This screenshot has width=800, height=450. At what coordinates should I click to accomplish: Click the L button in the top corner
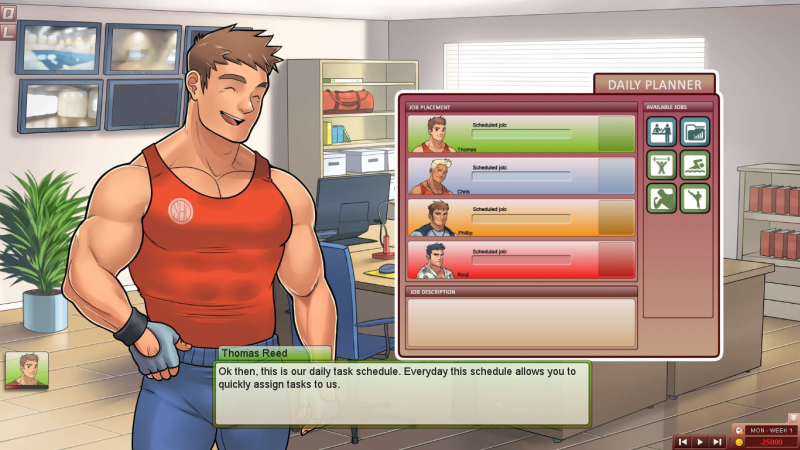click(x=8, y=32)
